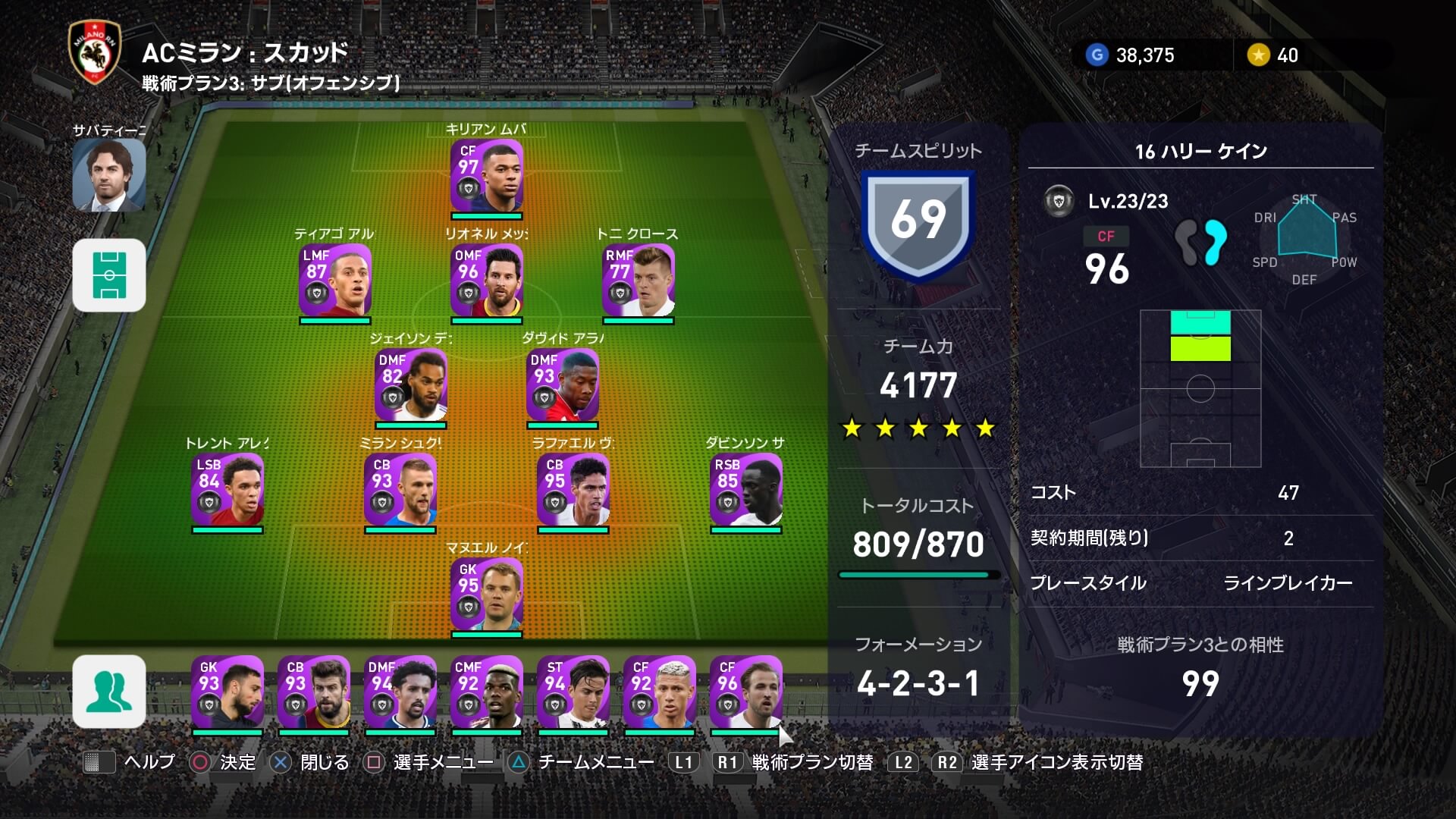
Task: Select Trent Alexander-Arnold LSB 84 card
Action: click(227, 489)
